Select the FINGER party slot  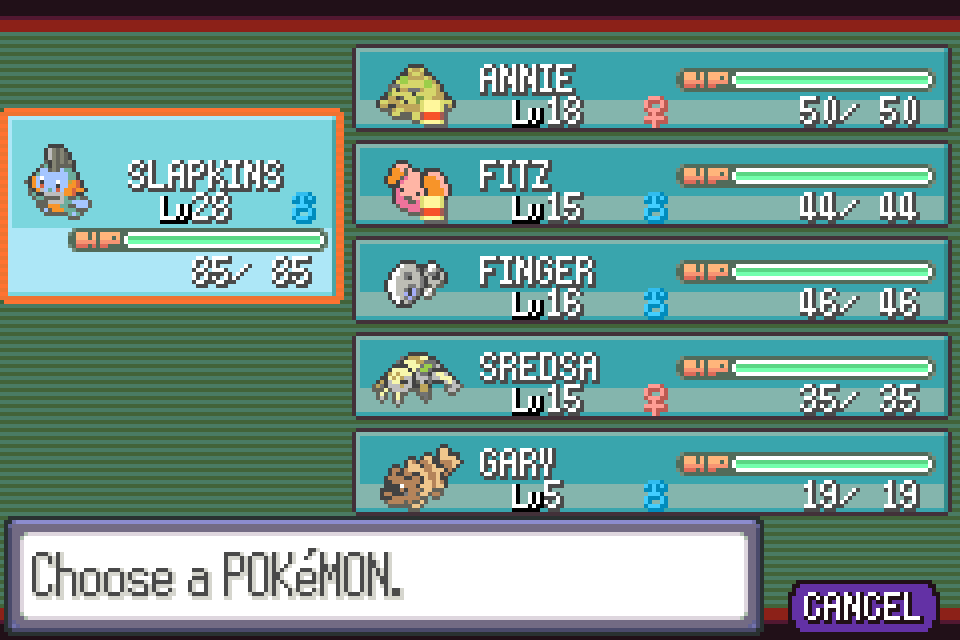(651, 281)
